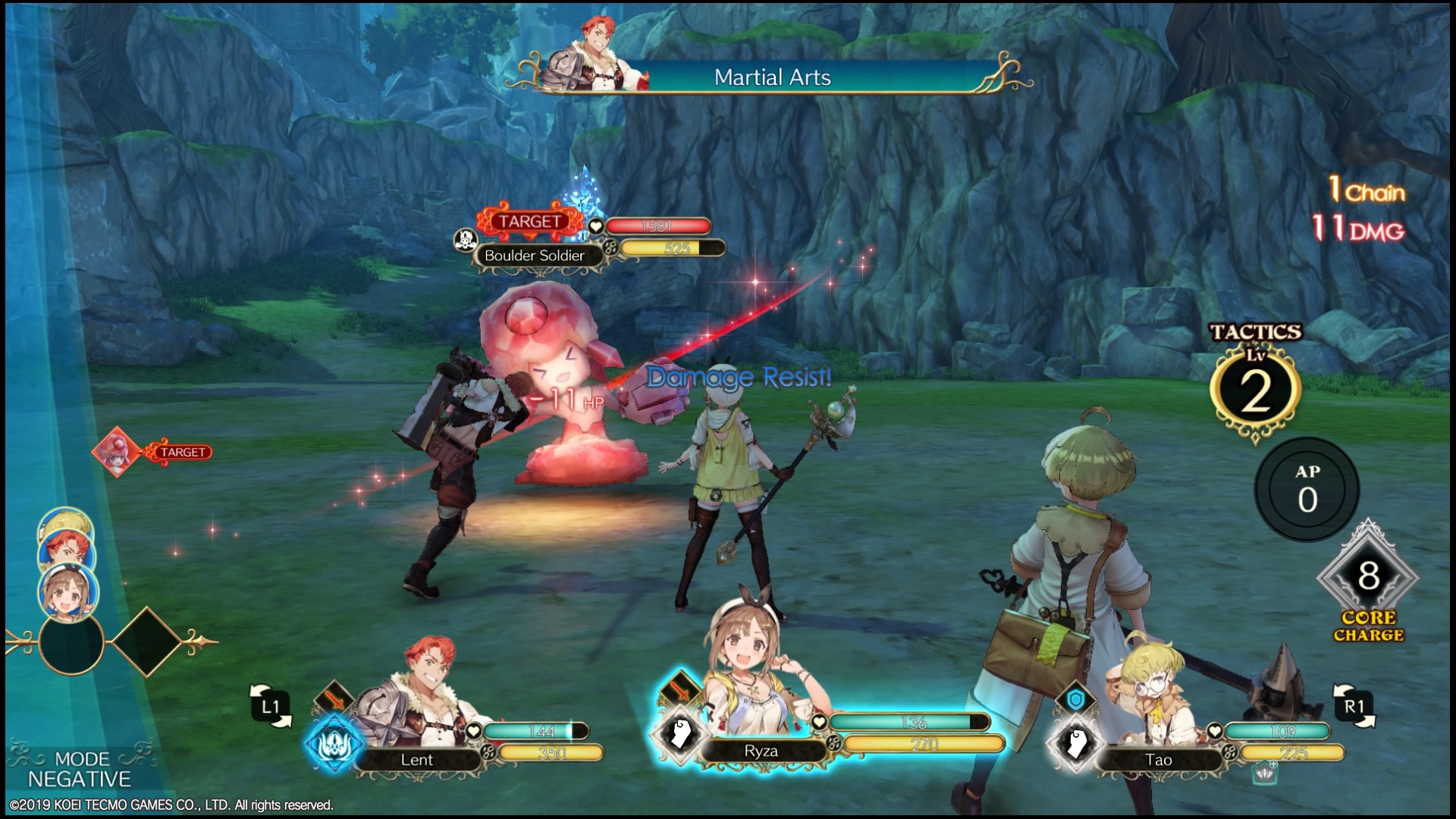Image resolution: width=1456 pixels, height=819 pixels.
Task: Click Lent's blue lotus skill icon
Action: coord(332,744)
